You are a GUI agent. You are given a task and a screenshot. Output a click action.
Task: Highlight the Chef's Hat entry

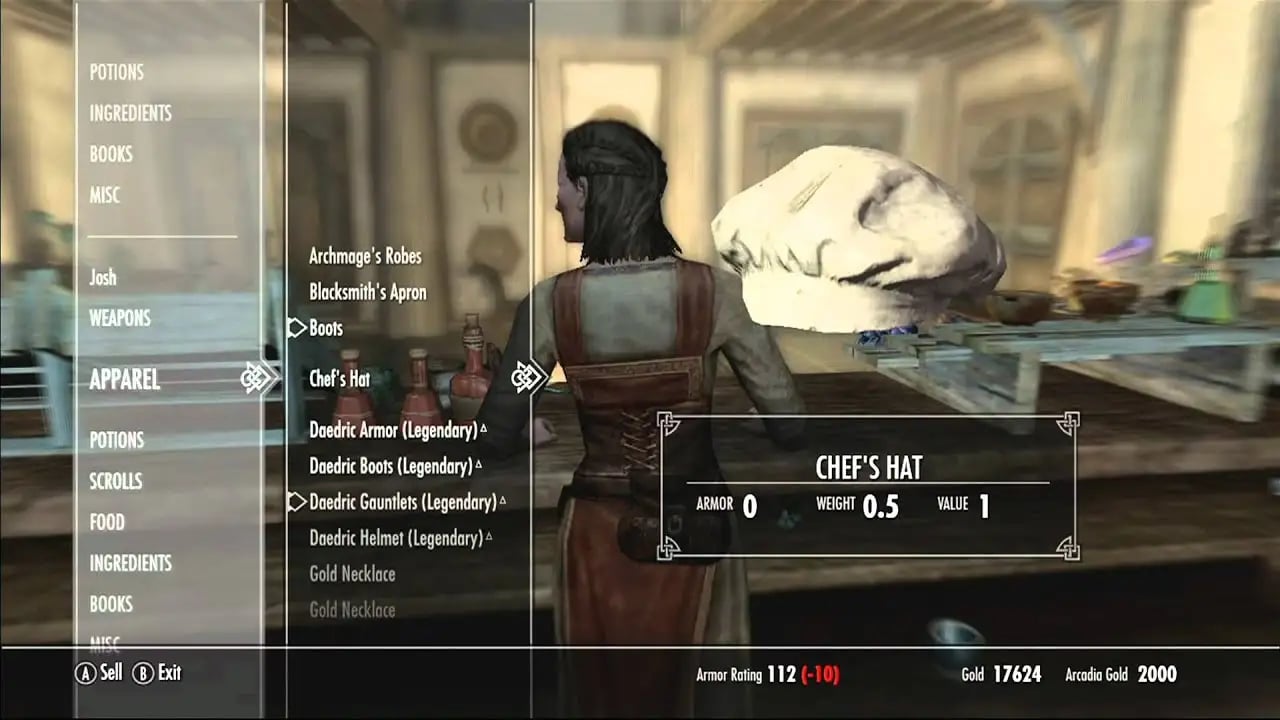(x=340, y=379)
